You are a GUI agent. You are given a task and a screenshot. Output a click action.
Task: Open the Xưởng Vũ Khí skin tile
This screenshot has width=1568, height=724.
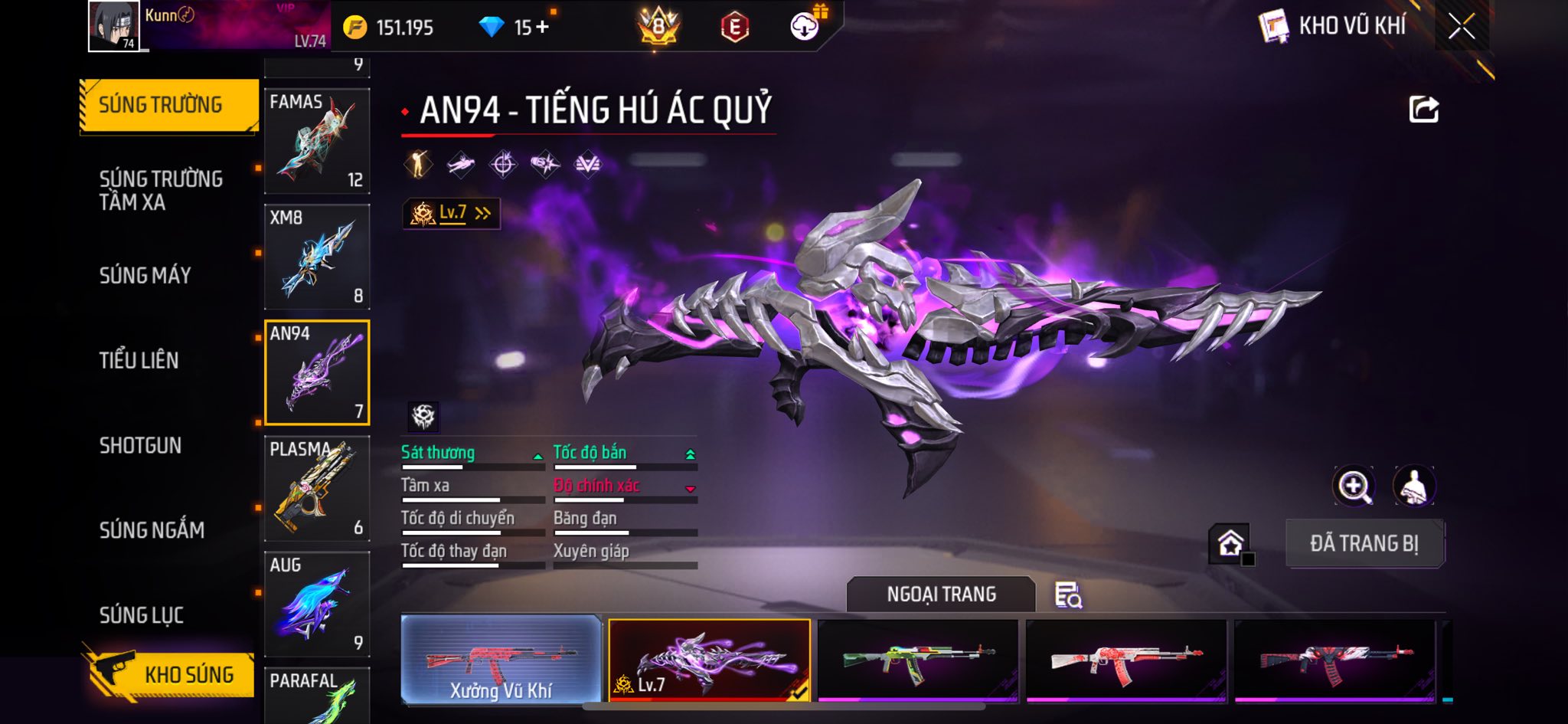tap(501, 660)
